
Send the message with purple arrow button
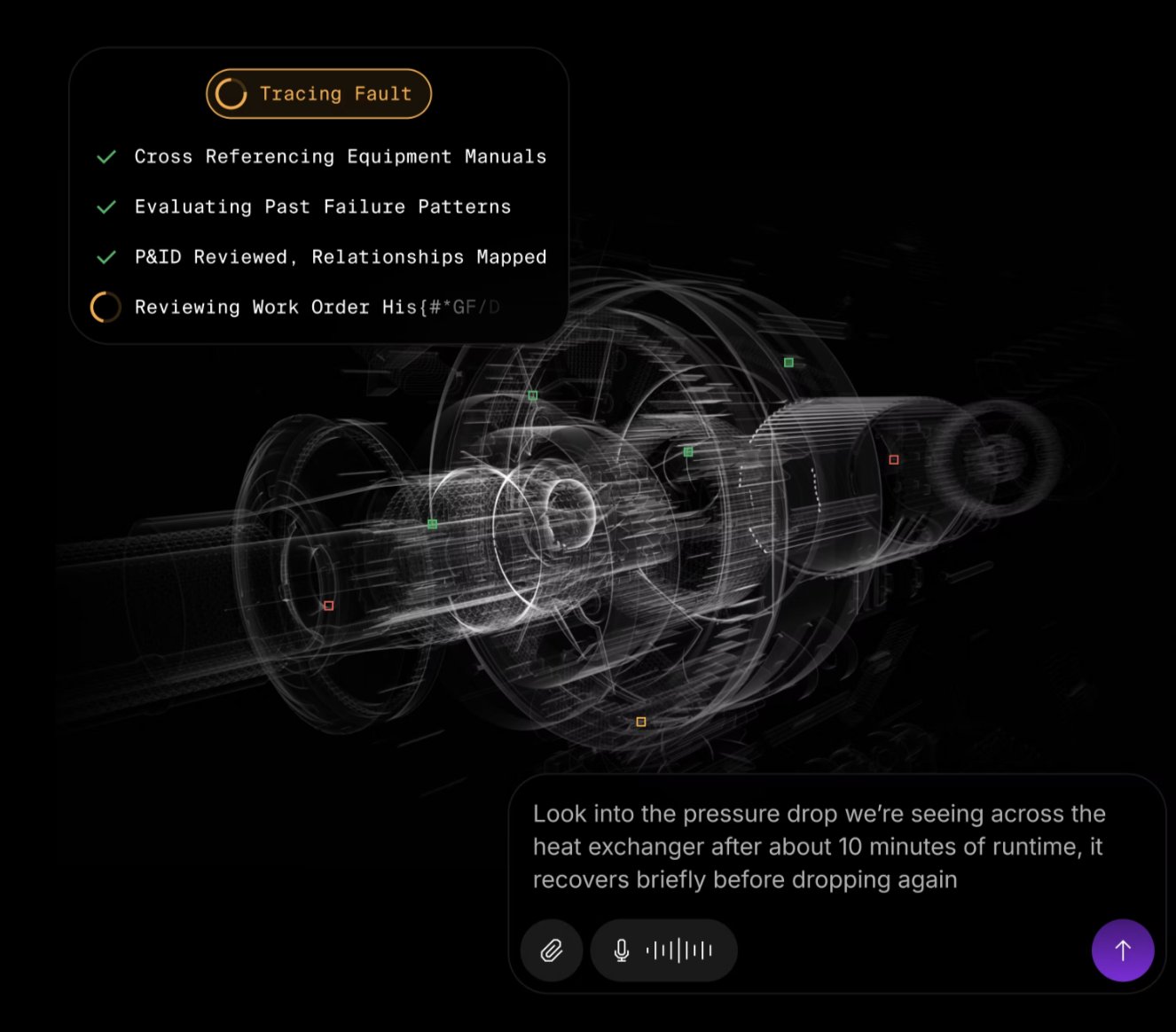1122,950
